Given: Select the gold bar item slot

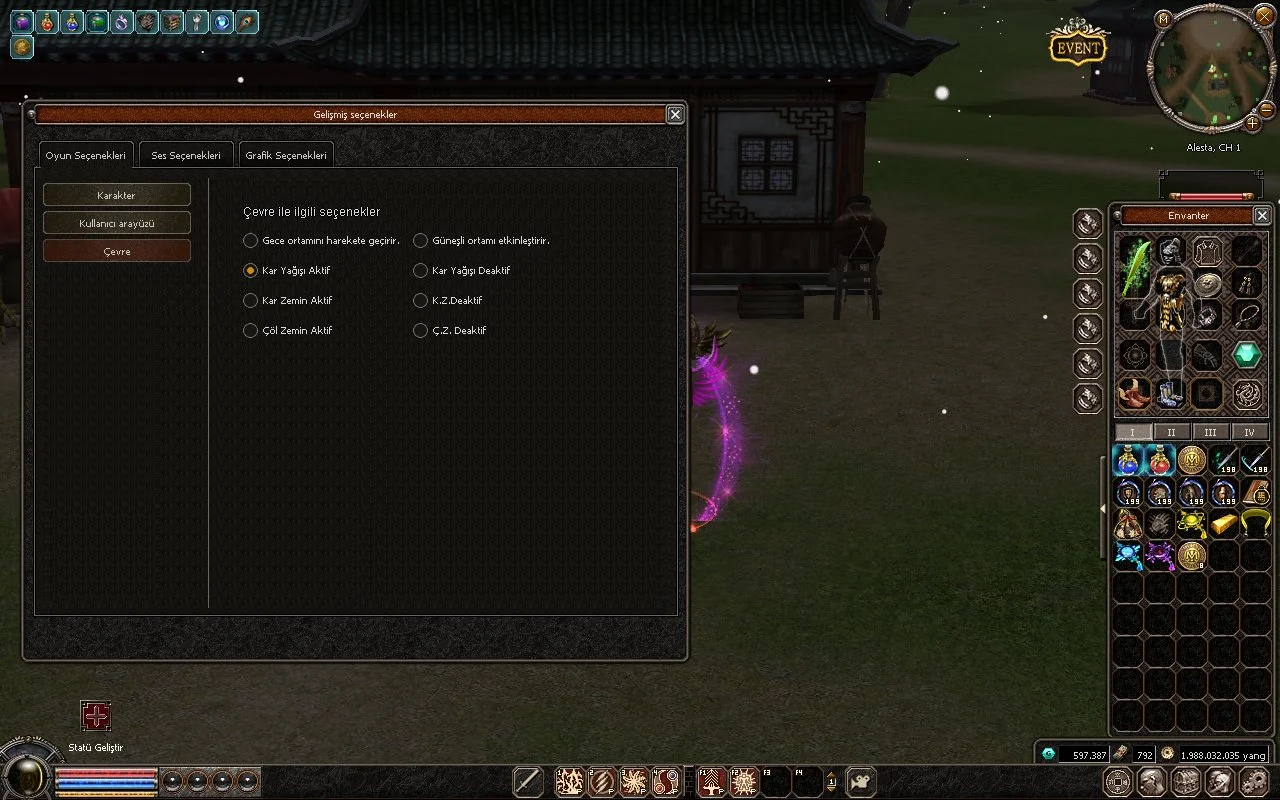Looking at the screenshot, I should click(x=1224, y=523).
